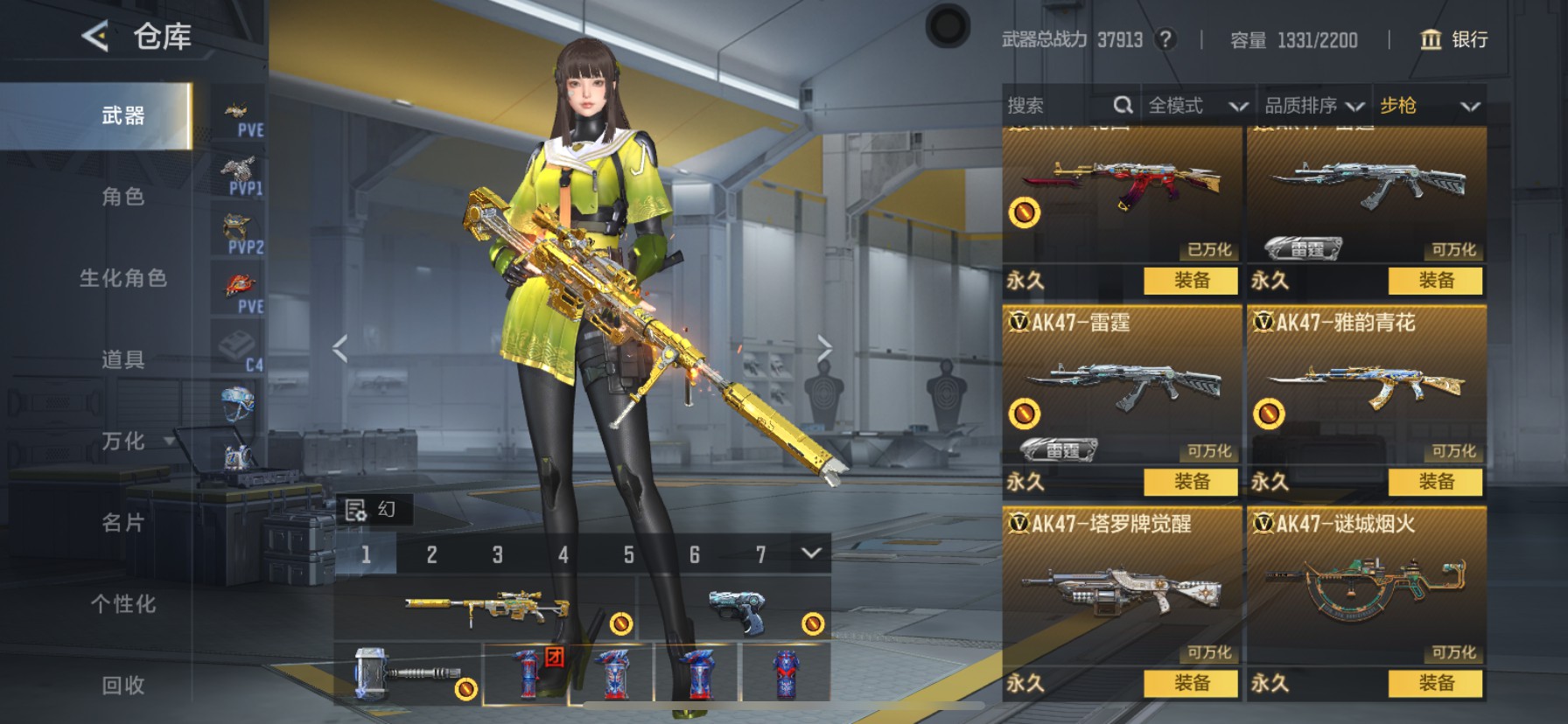
Task: Go to the 回收 recycle tab
Action: coord(122,686)
